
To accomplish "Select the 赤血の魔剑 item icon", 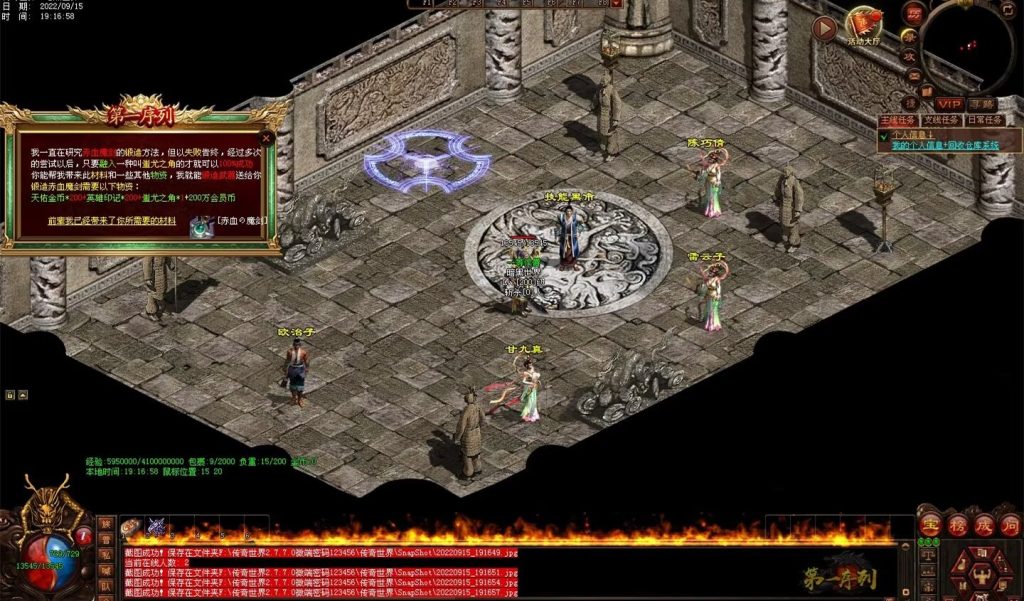I will (x=201, y=227).
